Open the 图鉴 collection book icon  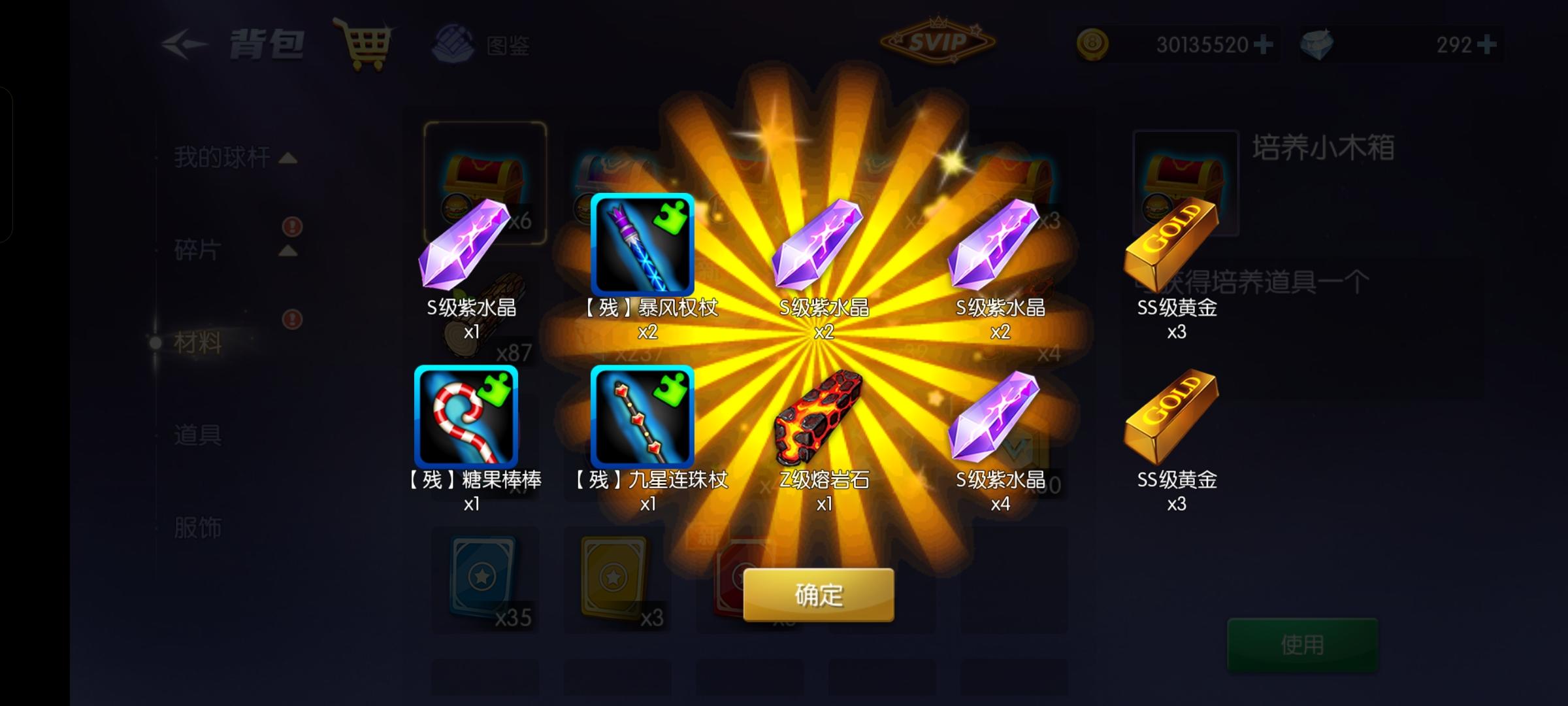click(454, 44)
